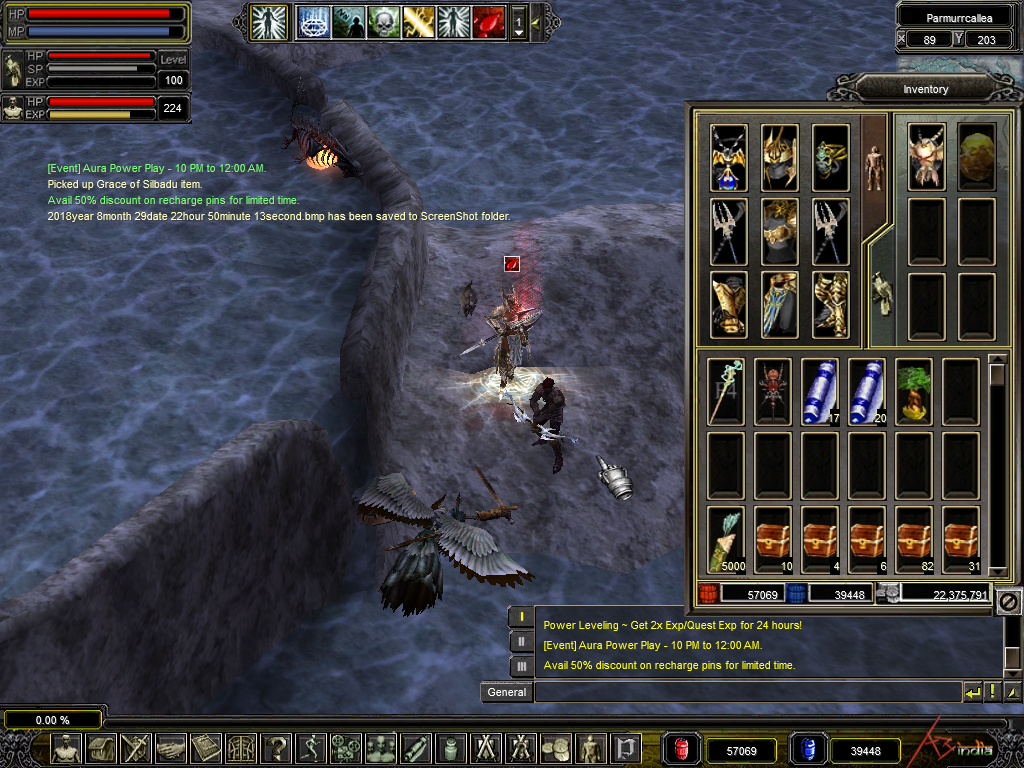This screenshot has height=768, width=1024.
Task: Select the arrow quiver stack of 5000
Action: 726,538
